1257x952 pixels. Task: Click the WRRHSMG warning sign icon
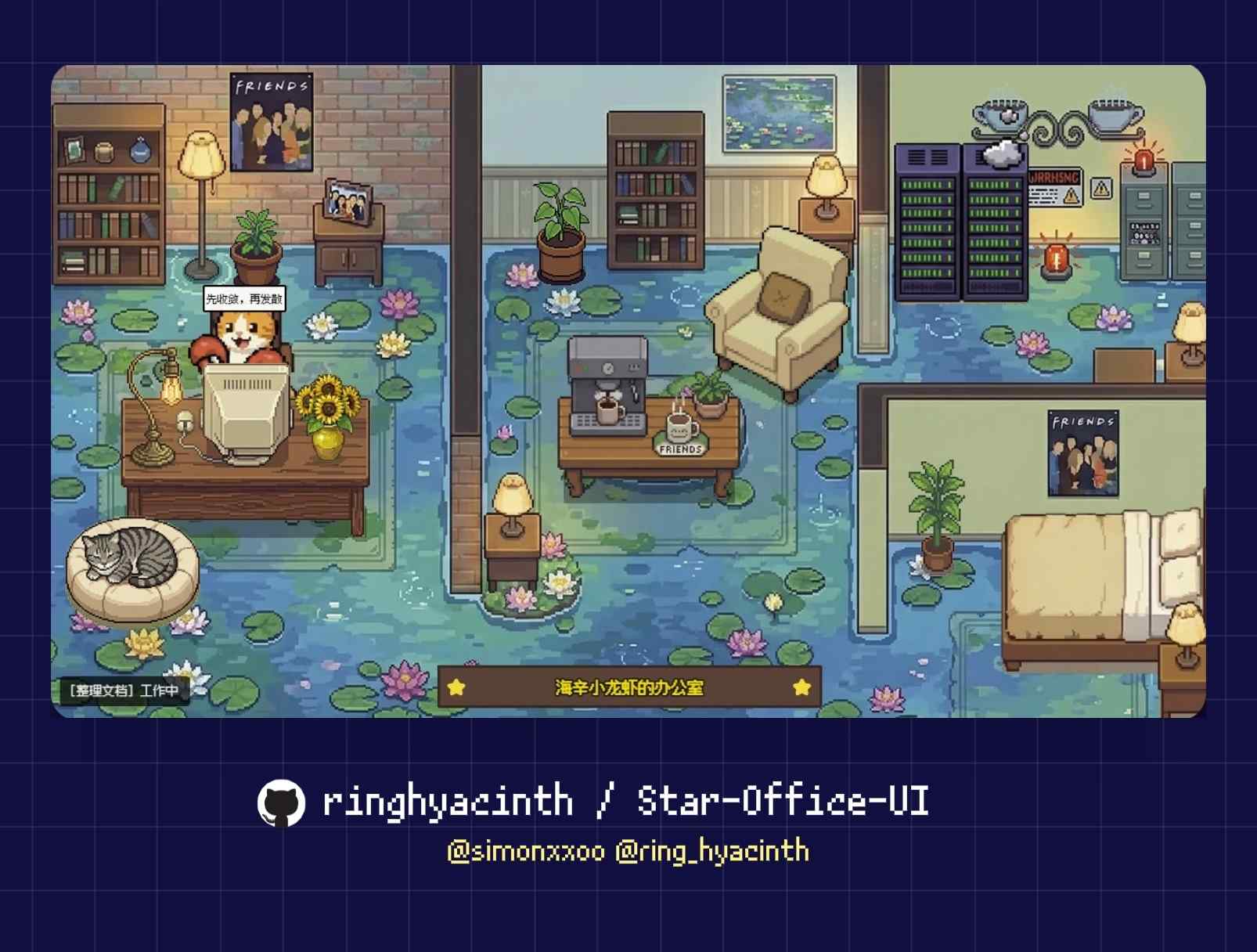1054,187
